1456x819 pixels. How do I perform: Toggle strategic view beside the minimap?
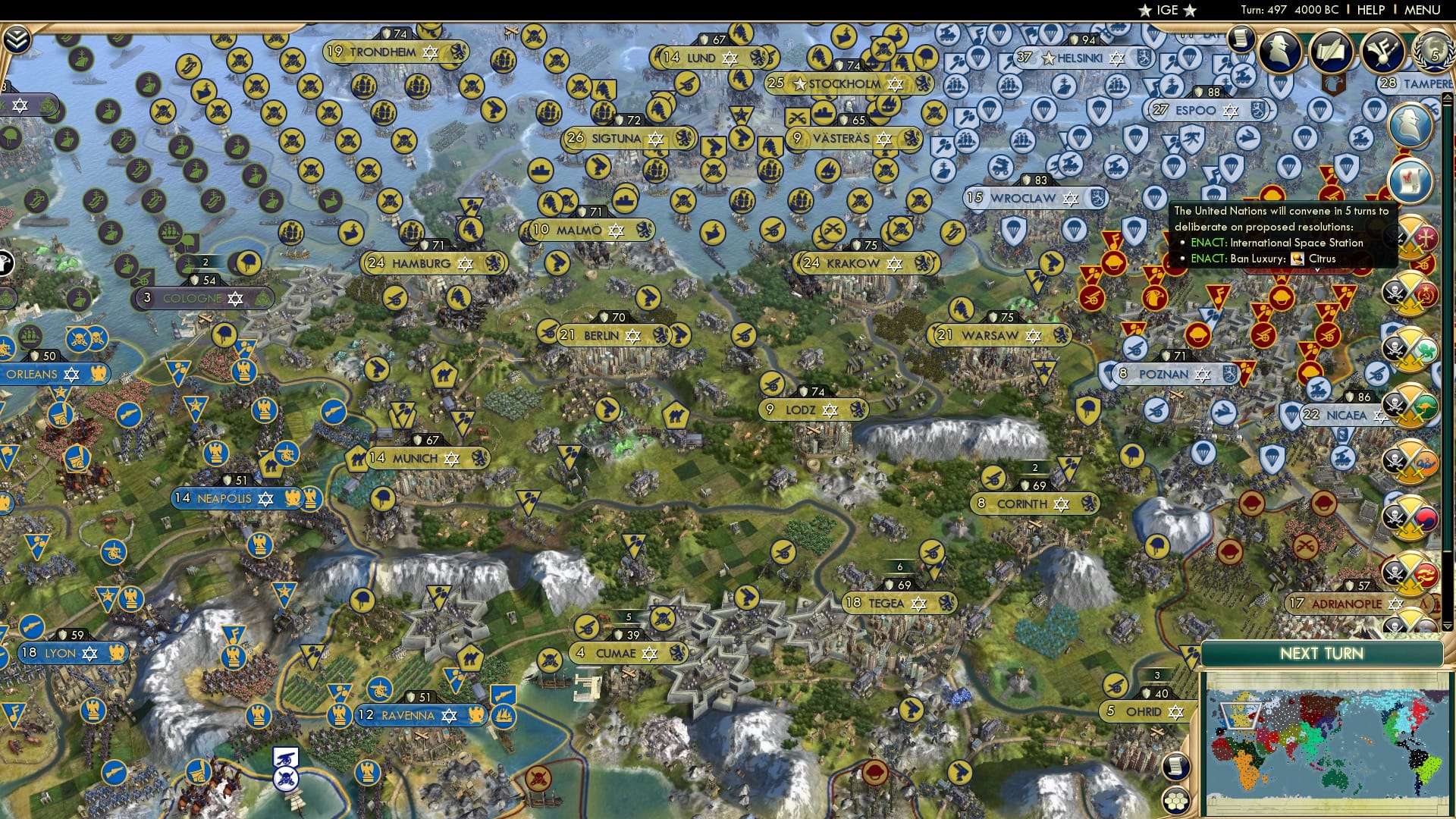[x=1177, y=802]
